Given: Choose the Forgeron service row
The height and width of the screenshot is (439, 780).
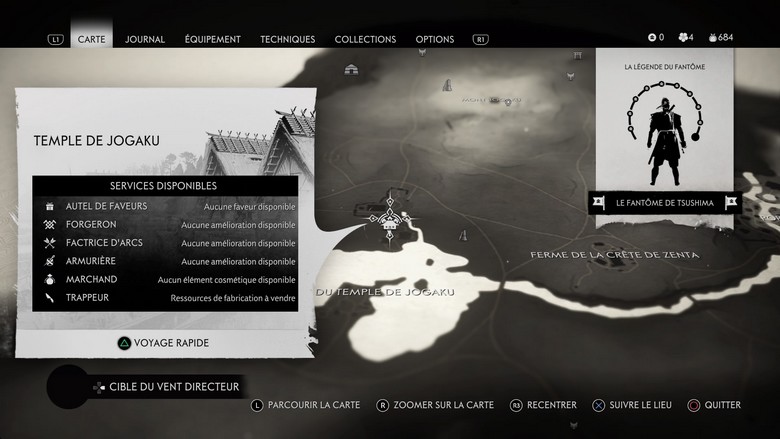Looking at the screenshot, I should (x=166, y=225).
